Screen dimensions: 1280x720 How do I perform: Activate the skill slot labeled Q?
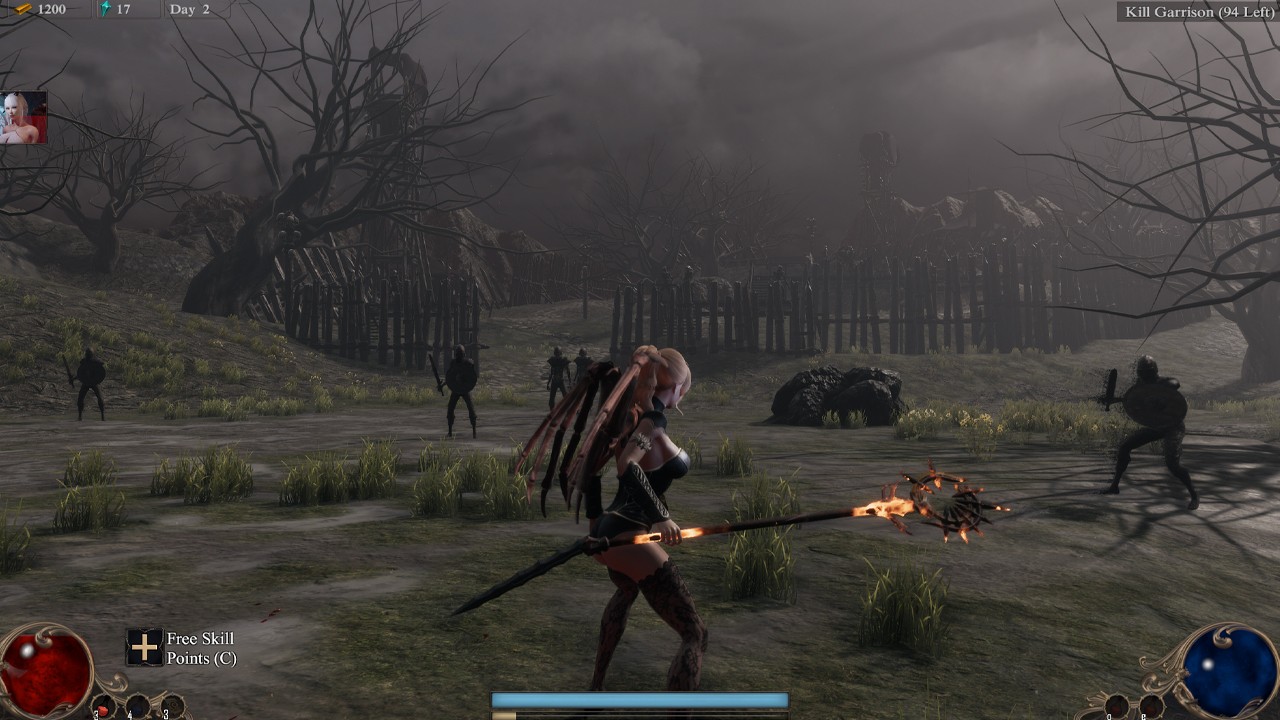pyautogui.click(x=1117, y=706)
